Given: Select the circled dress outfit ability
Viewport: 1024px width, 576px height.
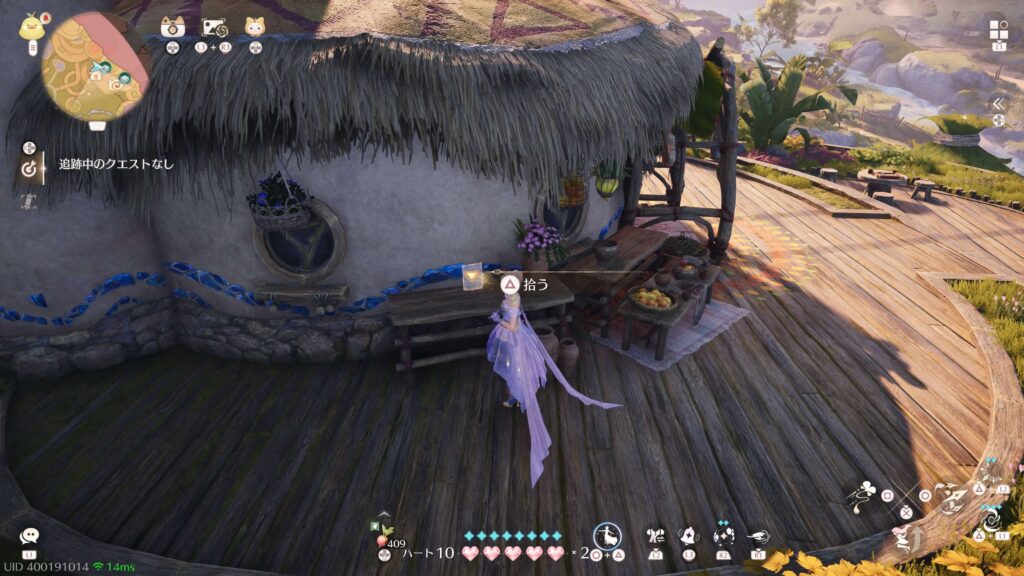Looking at the screenshot, I should click(607, 535).
